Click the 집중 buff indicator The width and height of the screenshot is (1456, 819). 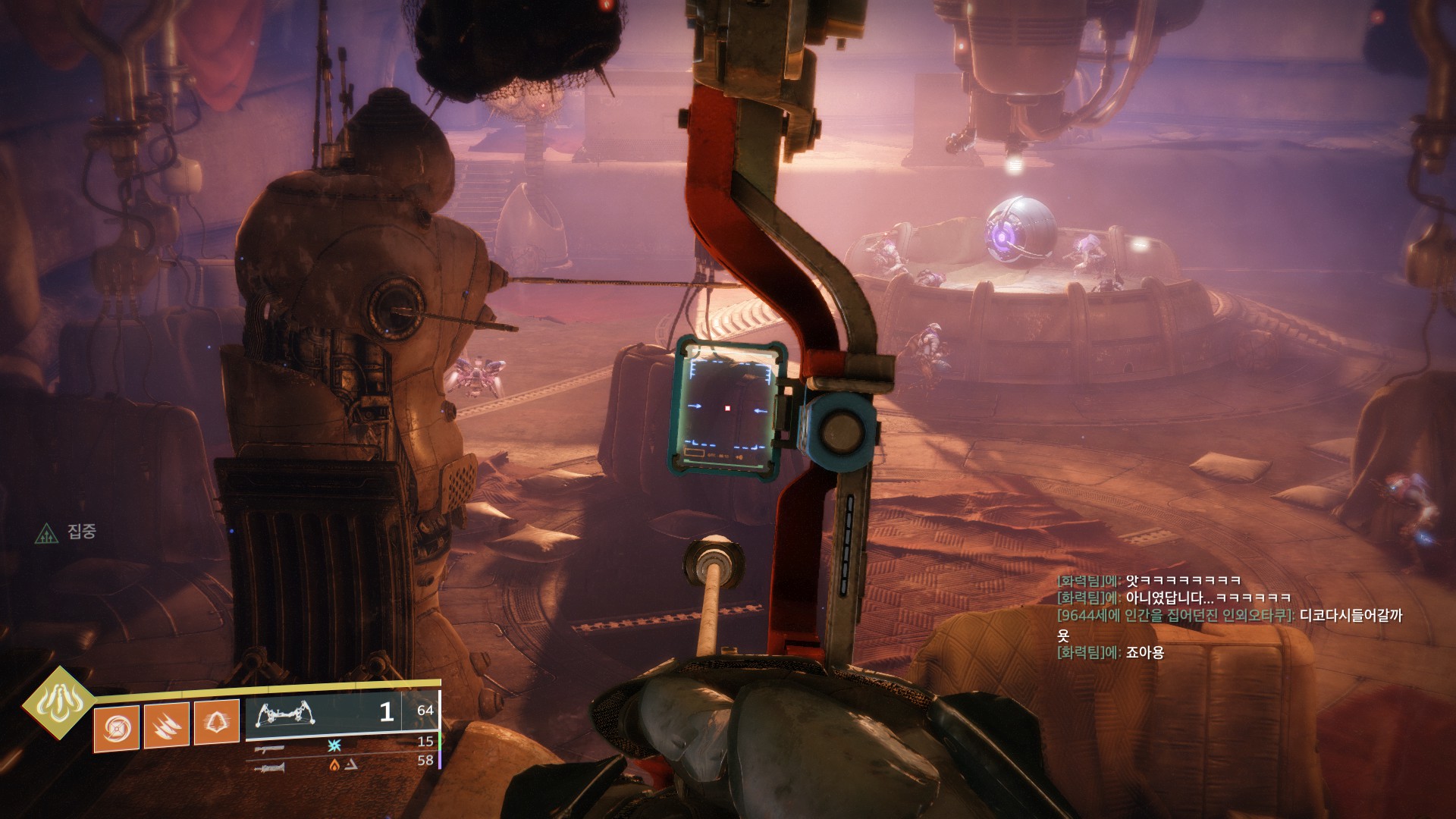point(67,532)
